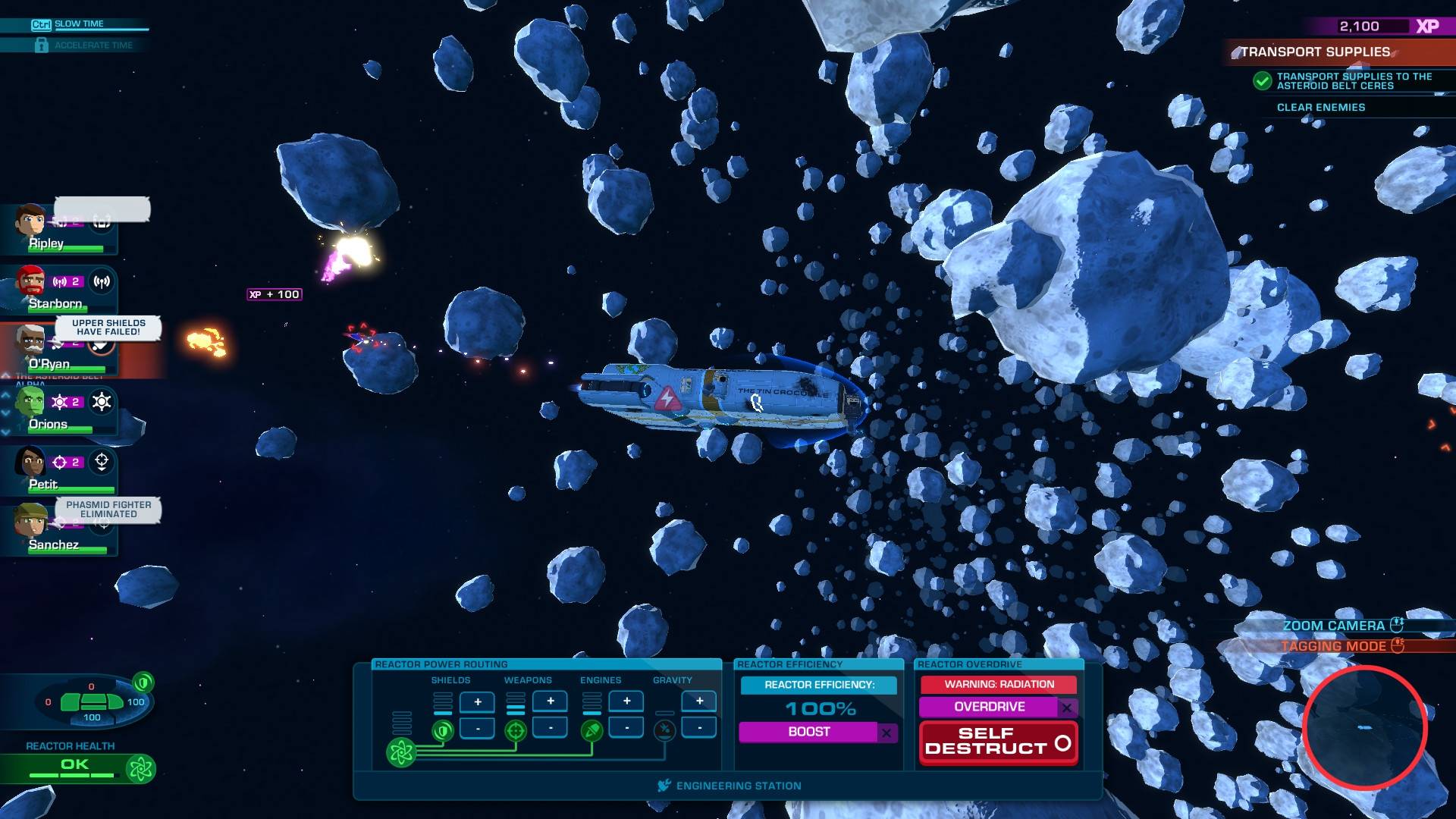Raise Engines power with plus button
The height and width of the screenshot is (819, 1456).
tap(626, 701)
